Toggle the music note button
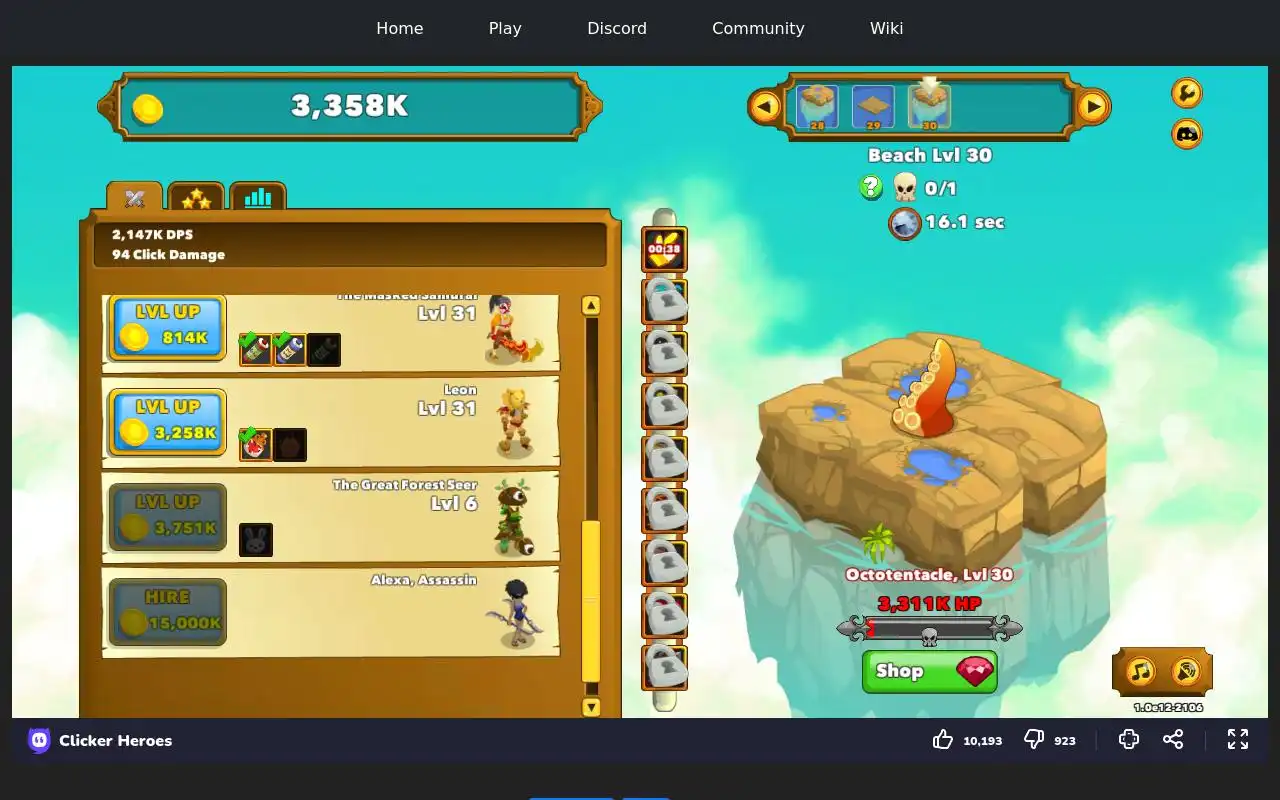Viewport: 1280px width, 800px height. 1140,671
